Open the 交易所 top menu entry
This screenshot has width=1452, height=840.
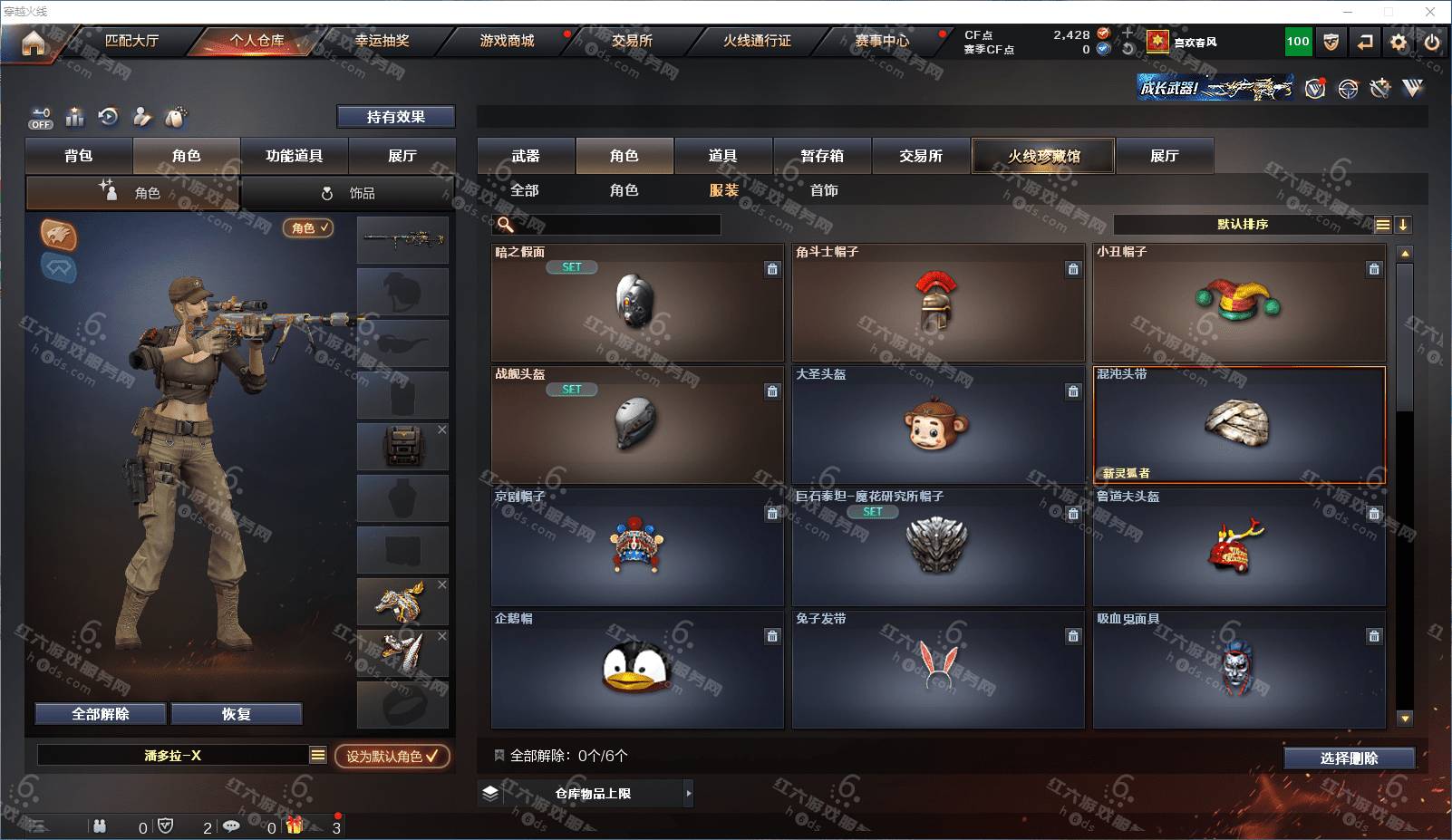pos(632,41)
